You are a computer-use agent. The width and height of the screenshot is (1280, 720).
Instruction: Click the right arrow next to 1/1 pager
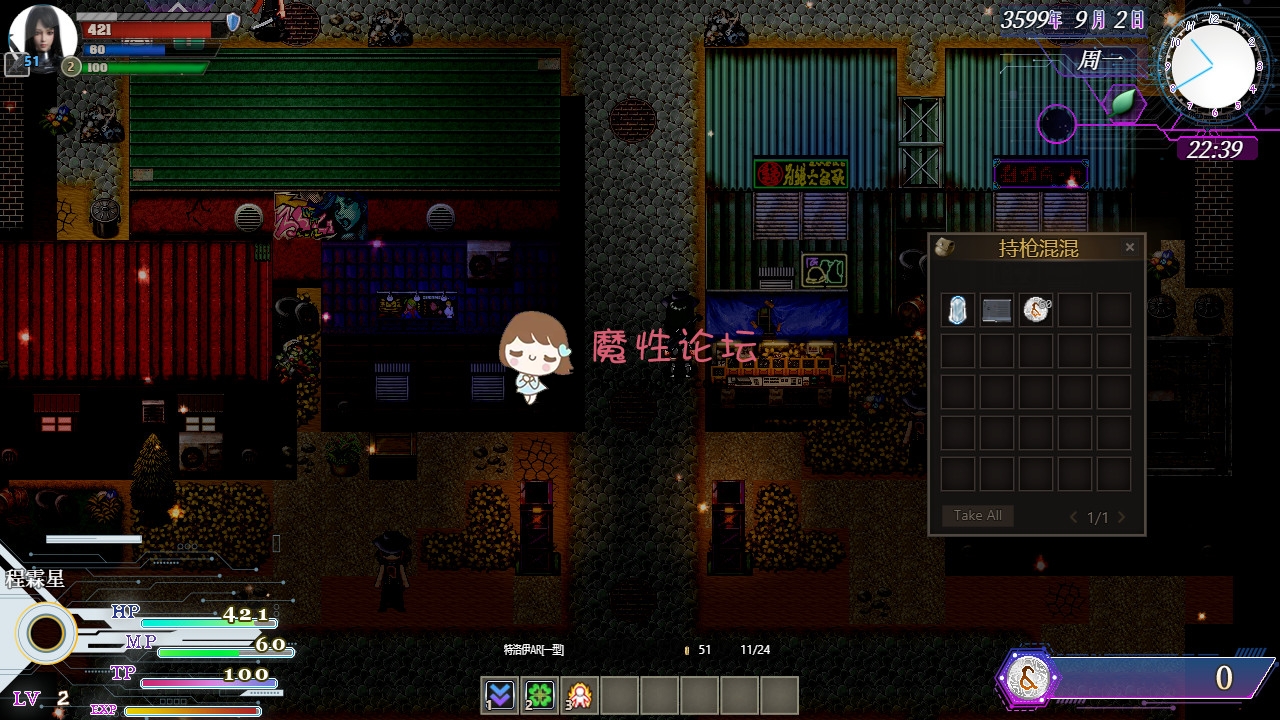pos(1122,518)
